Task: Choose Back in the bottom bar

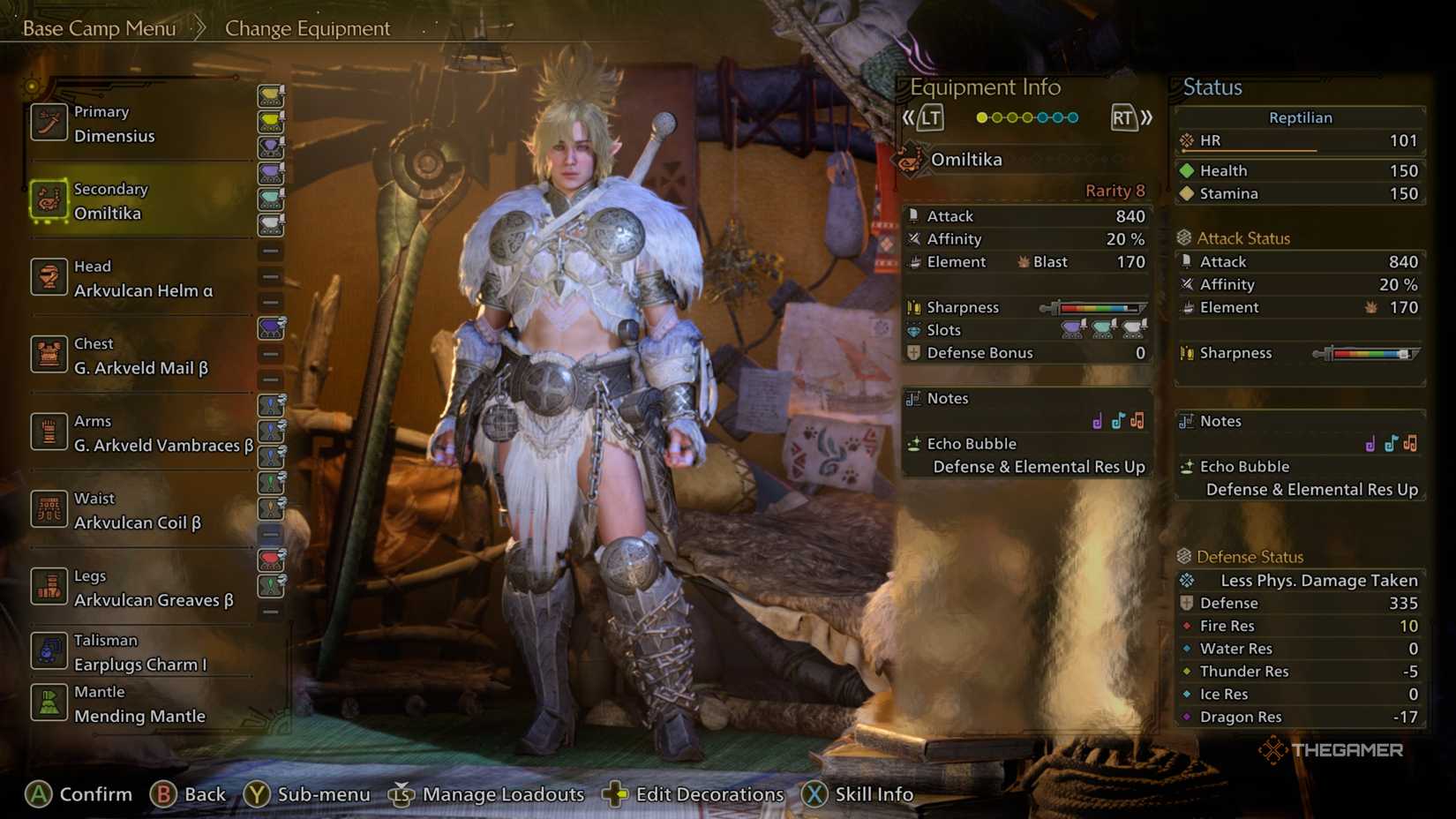Action: pyautogui.click(x=189, y=794)
